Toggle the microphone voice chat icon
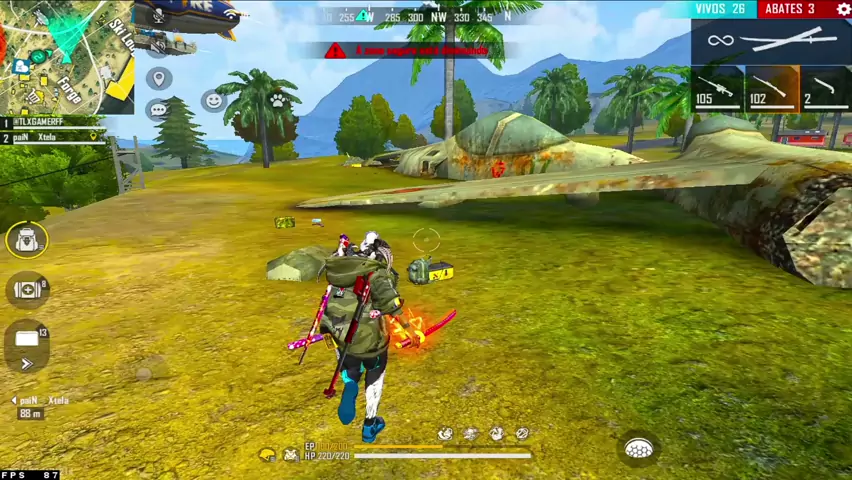 coord(158,18)
